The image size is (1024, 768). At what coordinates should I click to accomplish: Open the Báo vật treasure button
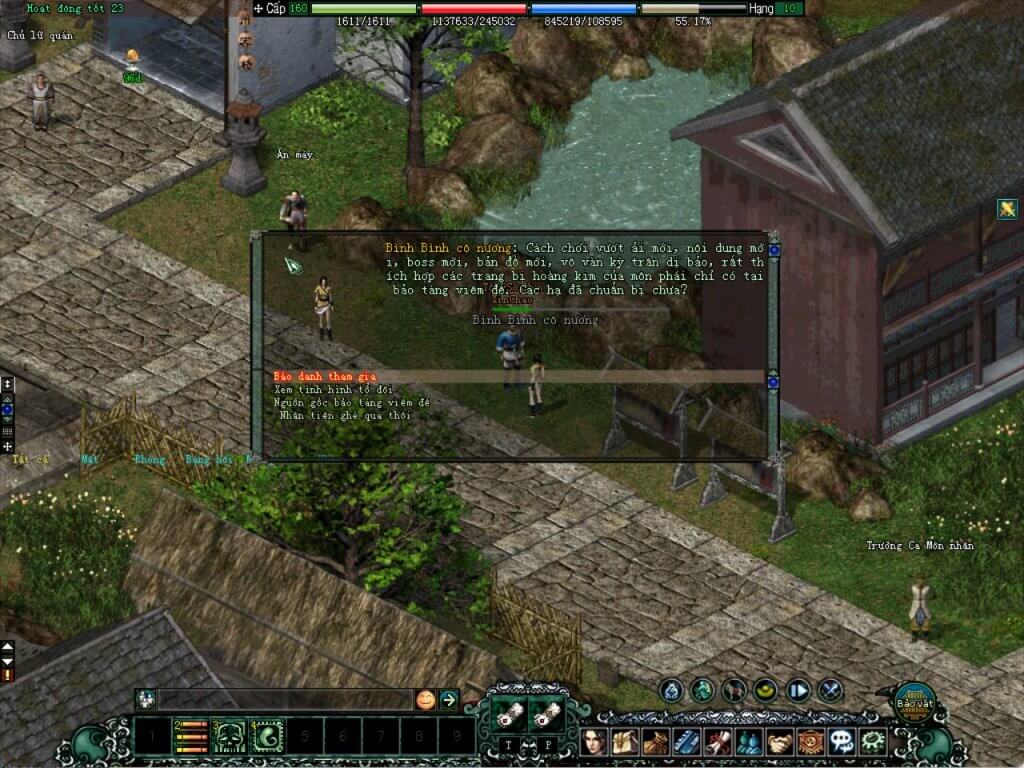[912, 700]
